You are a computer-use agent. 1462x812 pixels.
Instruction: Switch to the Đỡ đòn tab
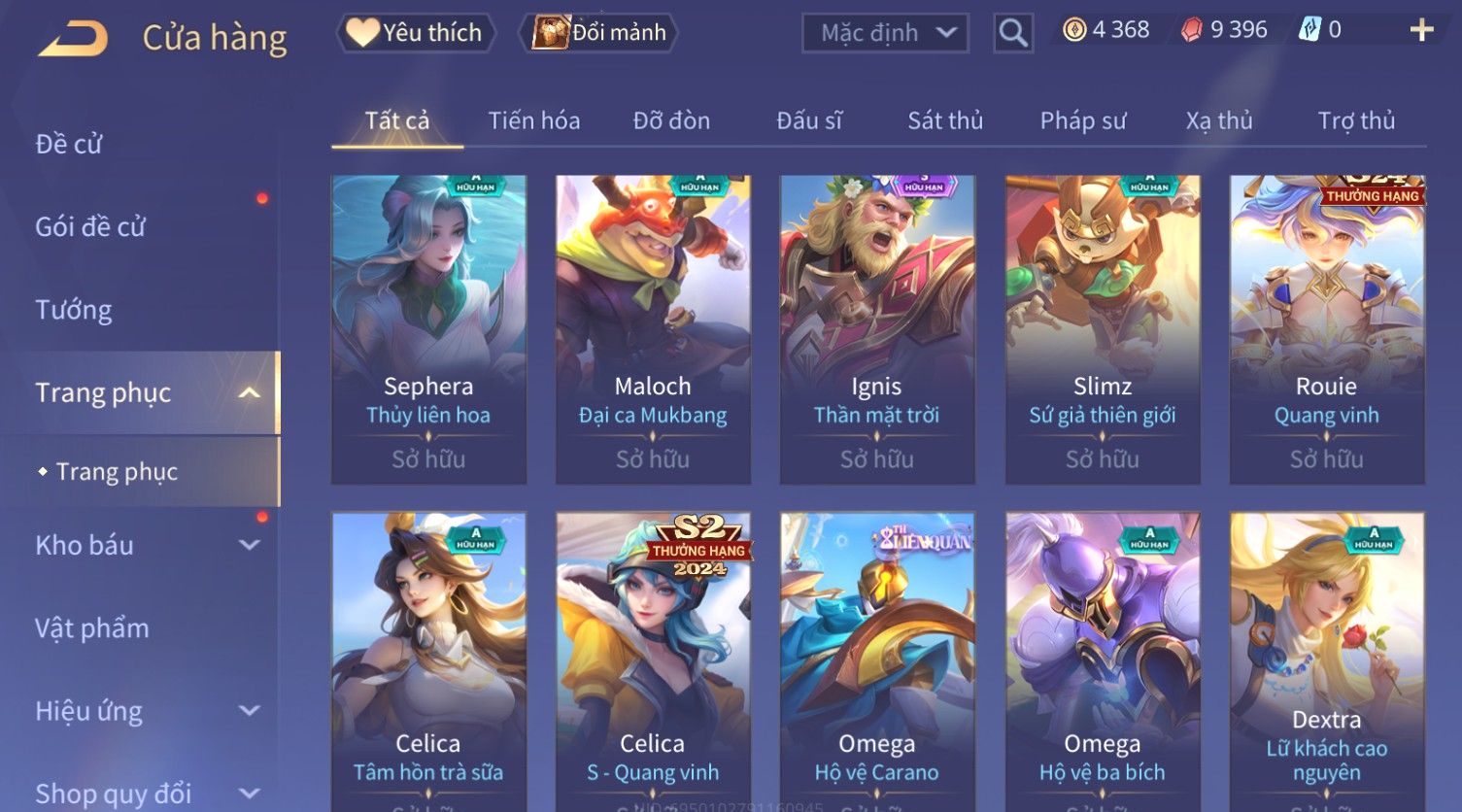[x=671, y=120]
